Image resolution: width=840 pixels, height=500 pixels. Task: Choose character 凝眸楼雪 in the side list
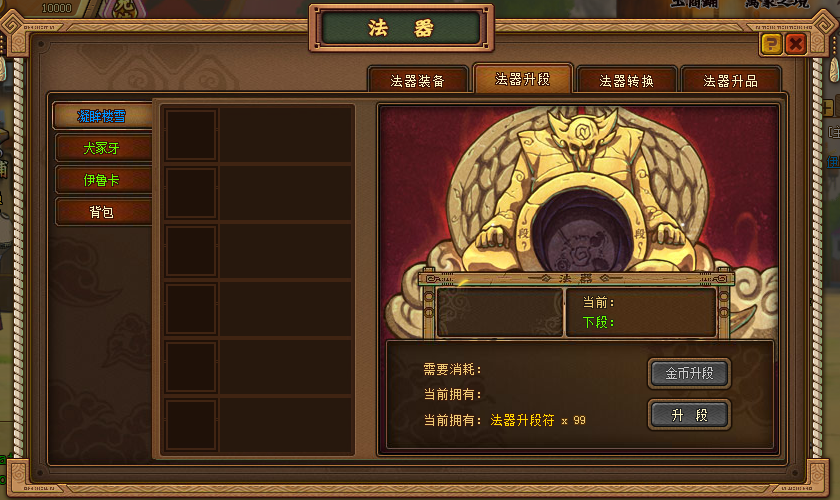coord(103,116)
